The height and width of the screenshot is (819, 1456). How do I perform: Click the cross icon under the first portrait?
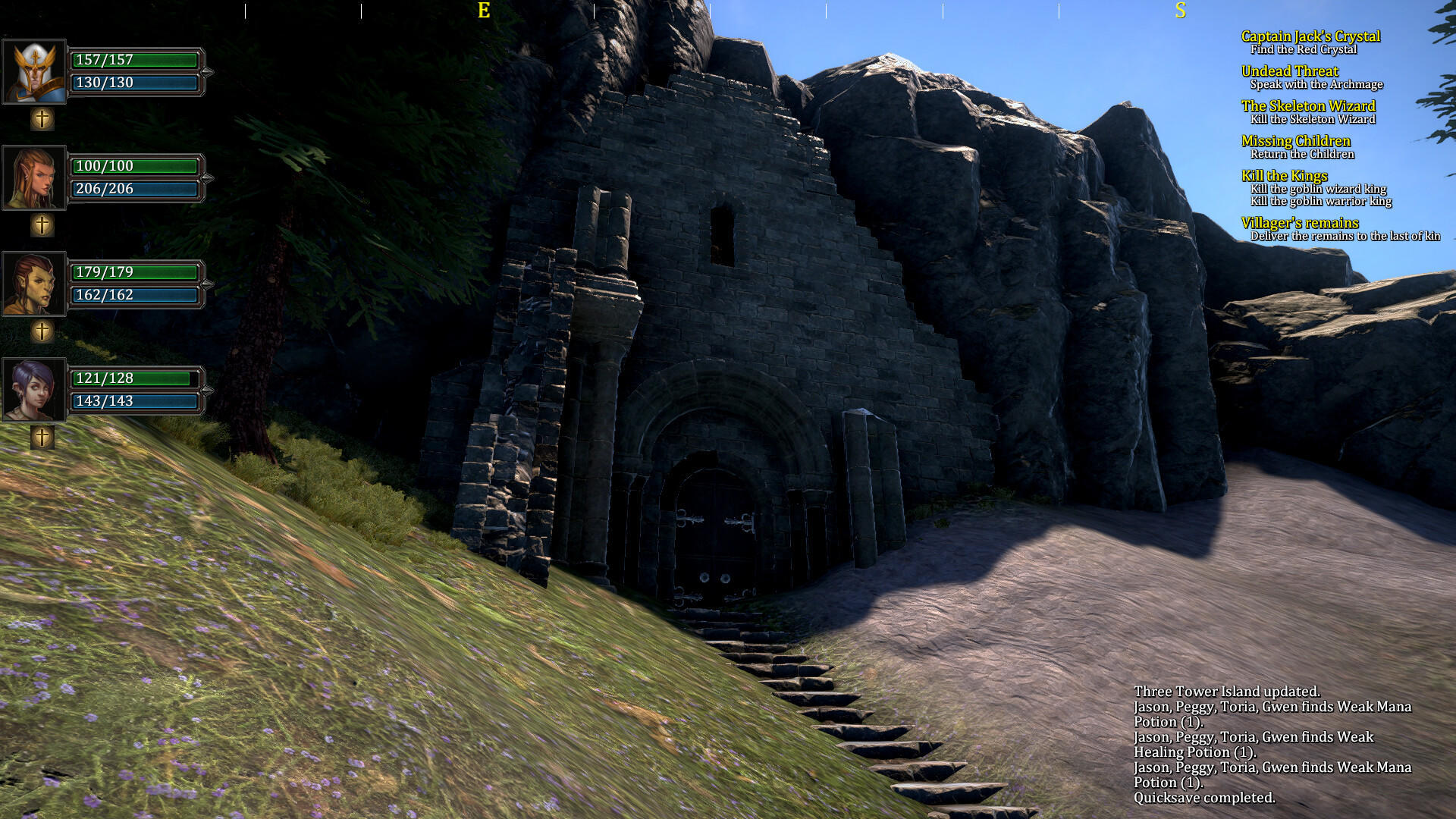click(42, 118)
